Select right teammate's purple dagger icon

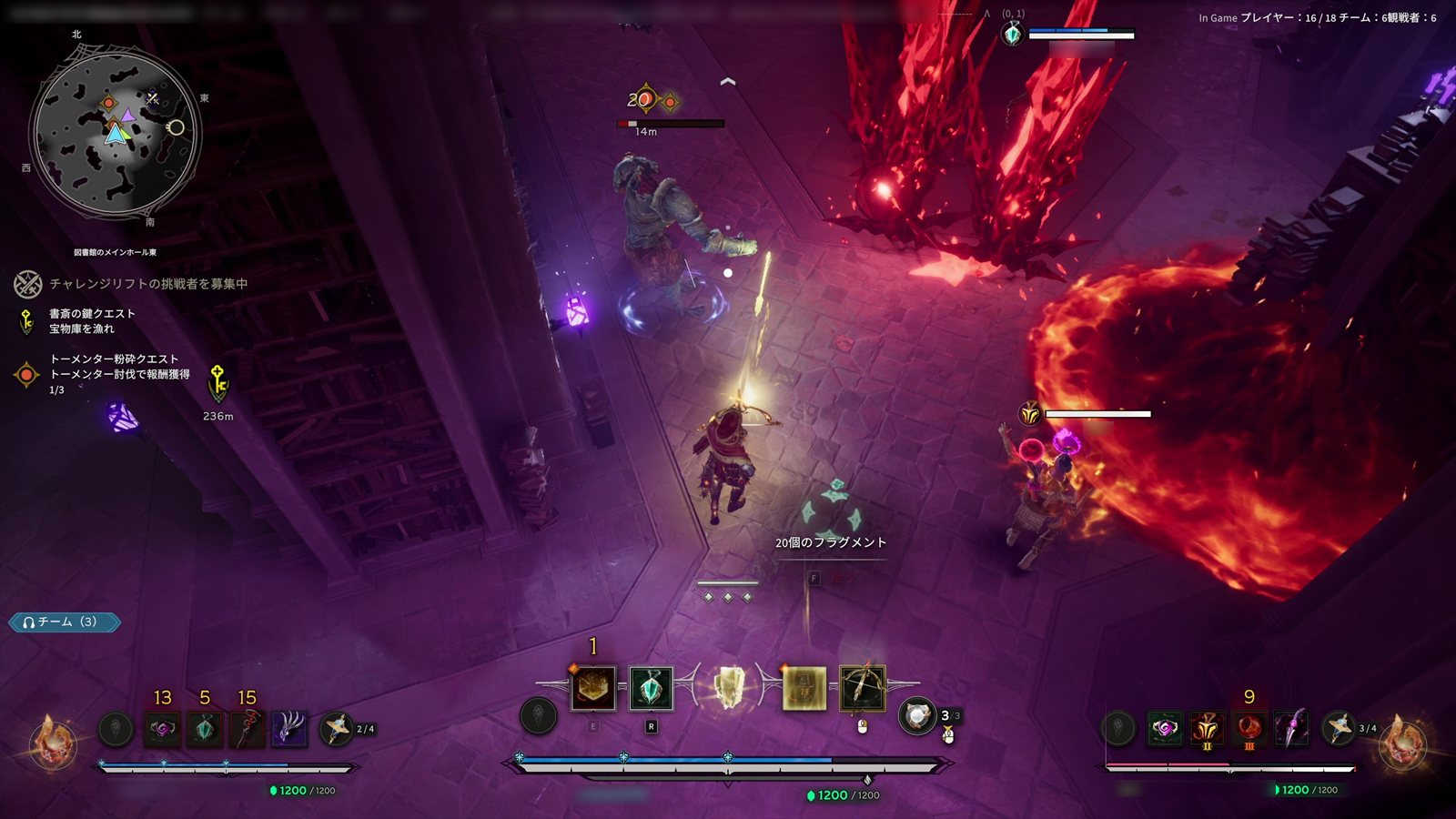[1291, 729]
